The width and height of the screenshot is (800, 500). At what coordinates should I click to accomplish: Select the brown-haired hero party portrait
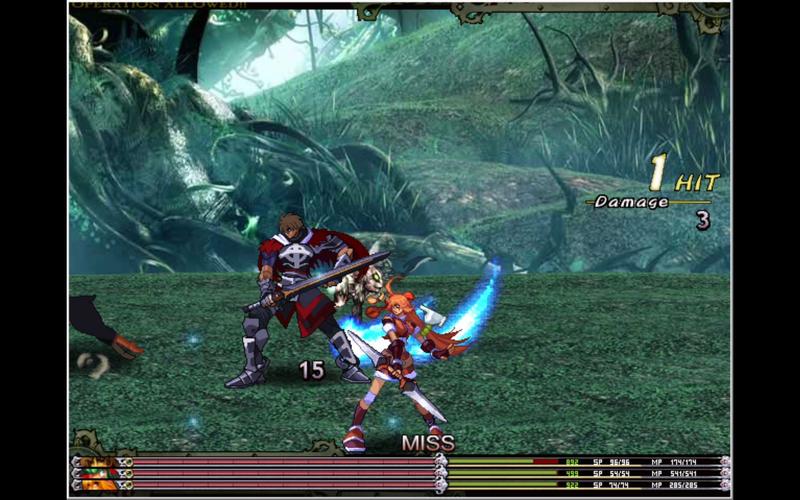pos(98,462)
